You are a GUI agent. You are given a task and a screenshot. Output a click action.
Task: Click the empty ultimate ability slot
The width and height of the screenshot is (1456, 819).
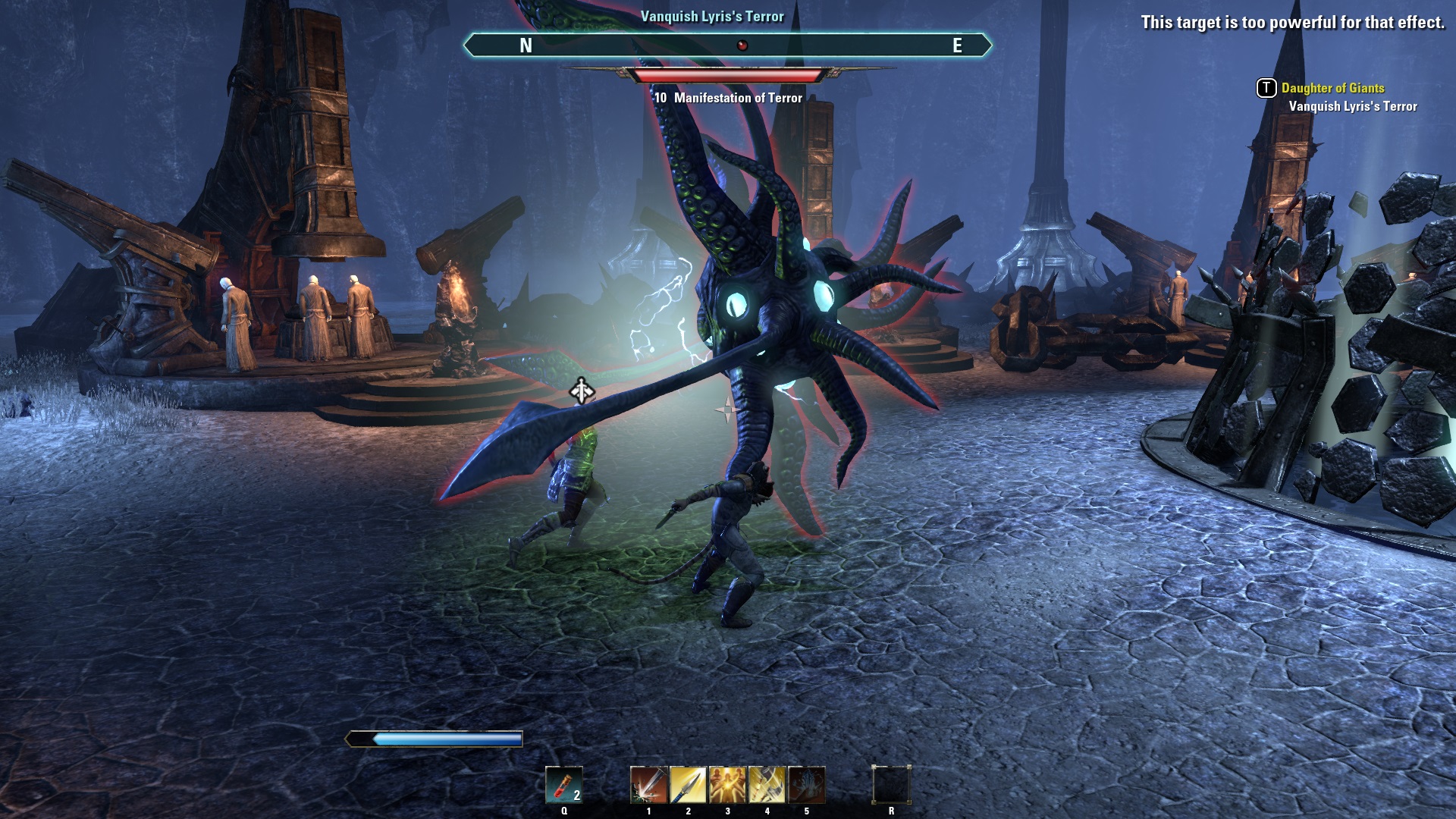click(891, 784)
